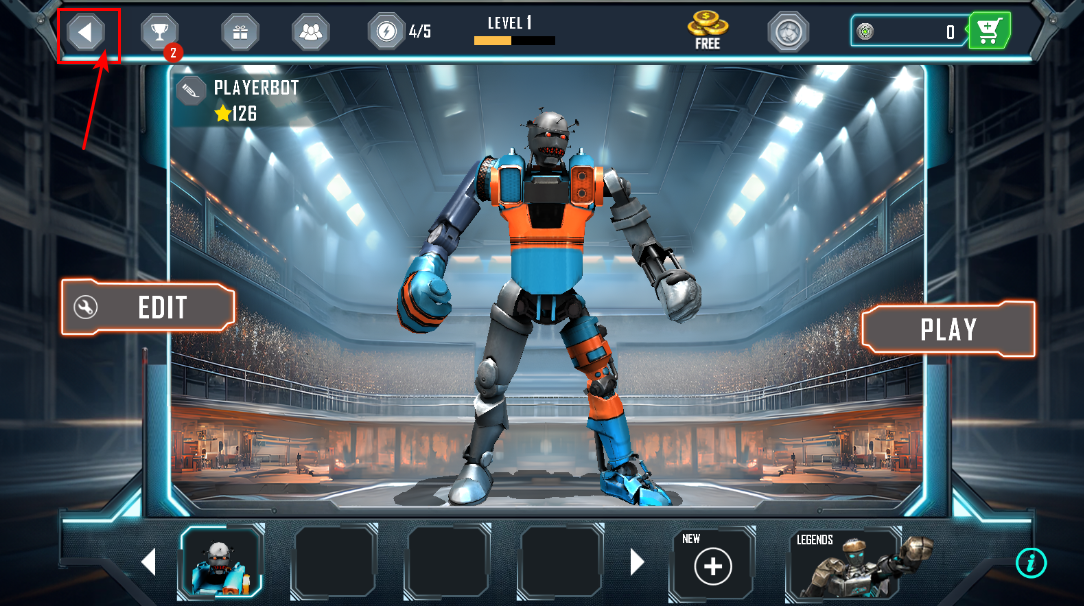Go back with the top-left arrow button
1084x606 pixels.
[87, 32]
